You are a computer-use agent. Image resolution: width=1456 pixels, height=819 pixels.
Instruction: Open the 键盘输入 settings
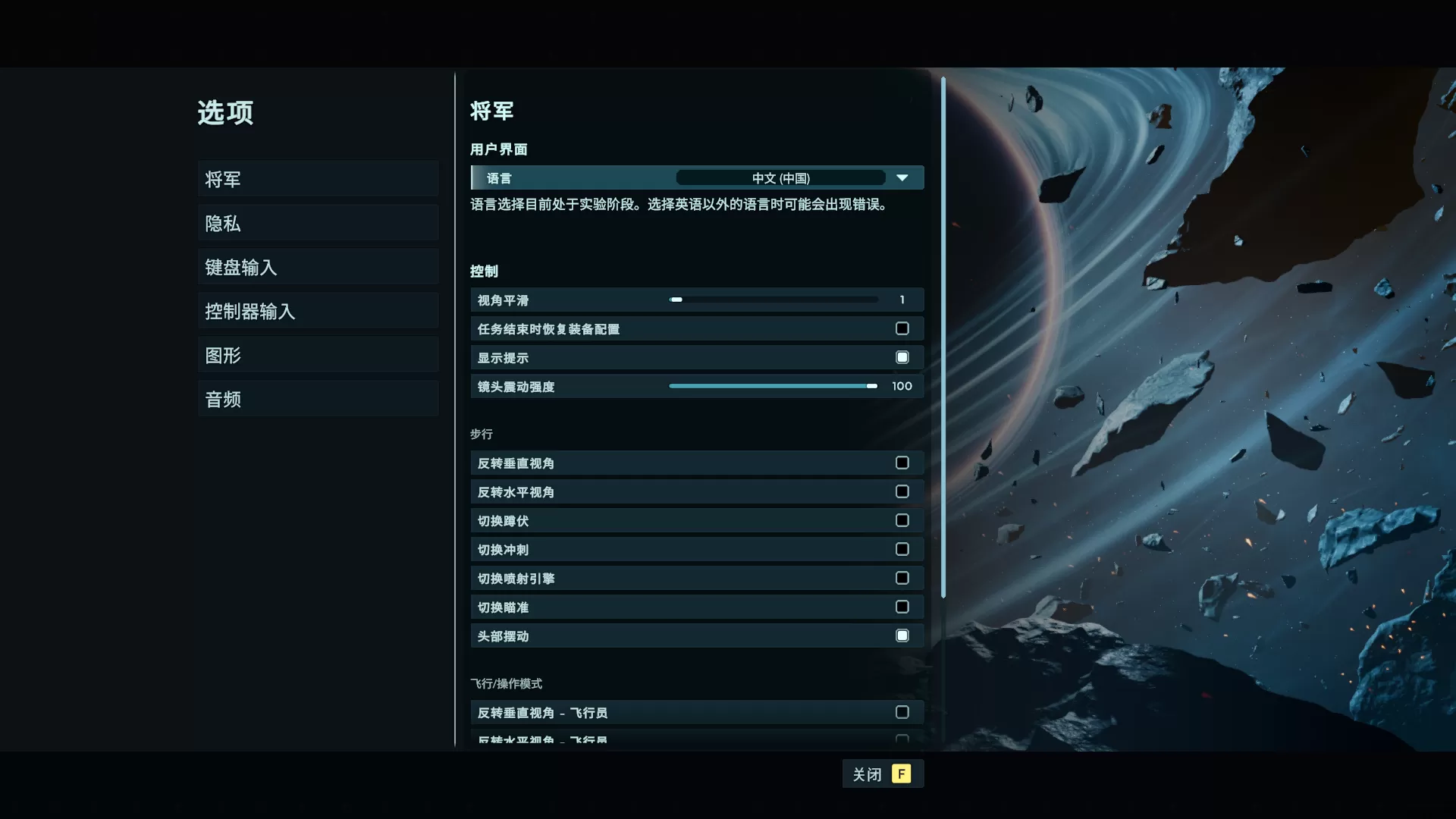click(x=318, y=267)
